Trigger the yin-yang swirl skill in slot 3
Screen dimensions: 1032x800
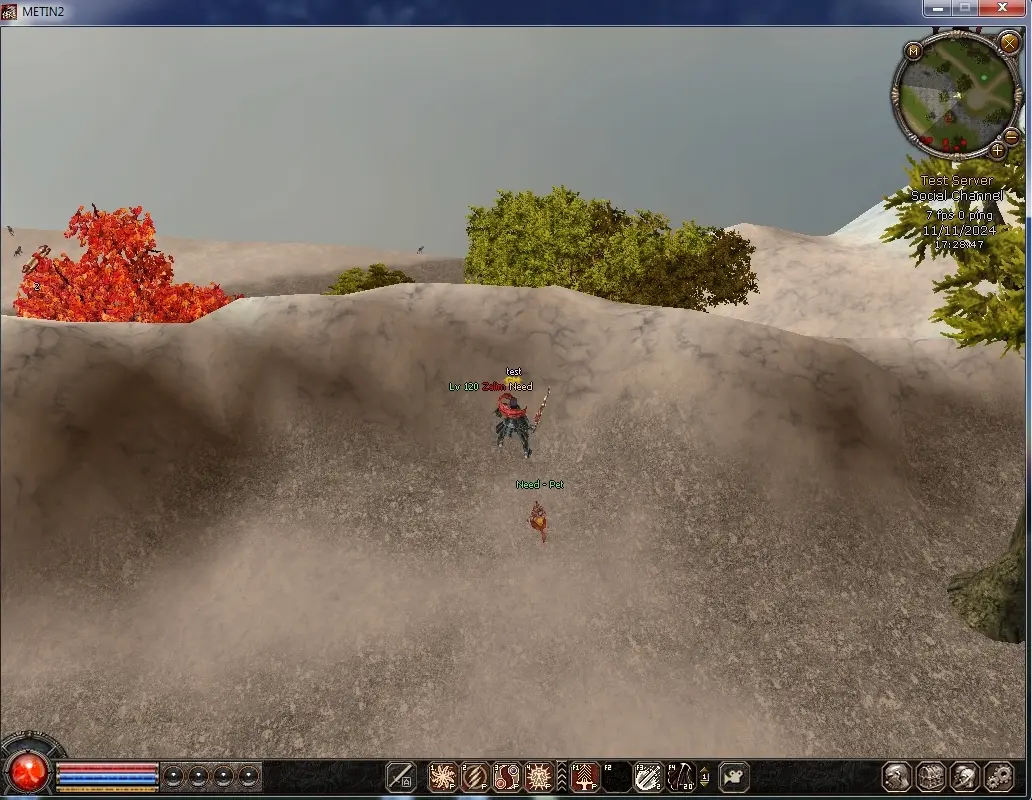click(507, 776)
